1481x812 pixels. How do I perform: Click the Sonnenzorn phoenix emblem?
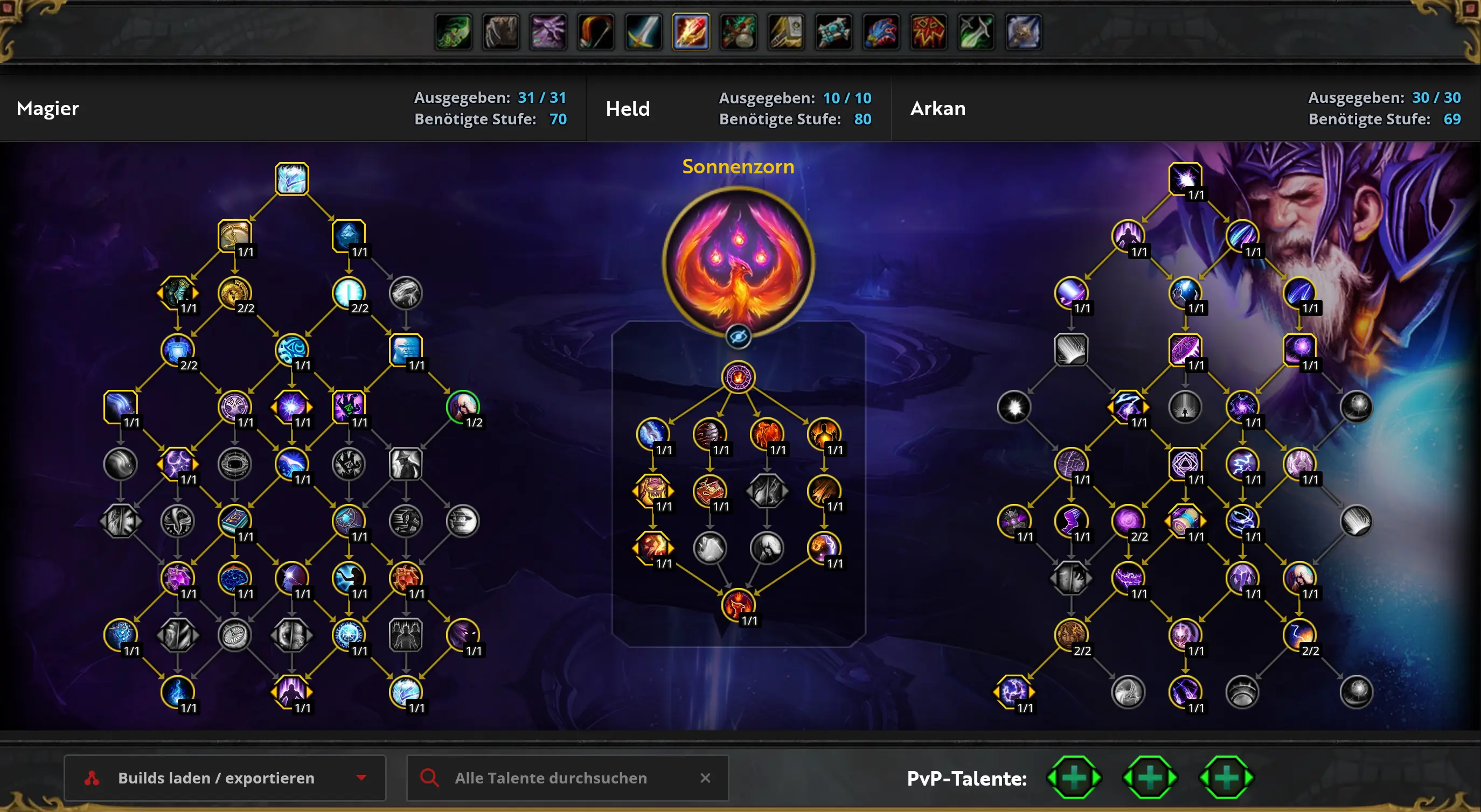point(739,260)
